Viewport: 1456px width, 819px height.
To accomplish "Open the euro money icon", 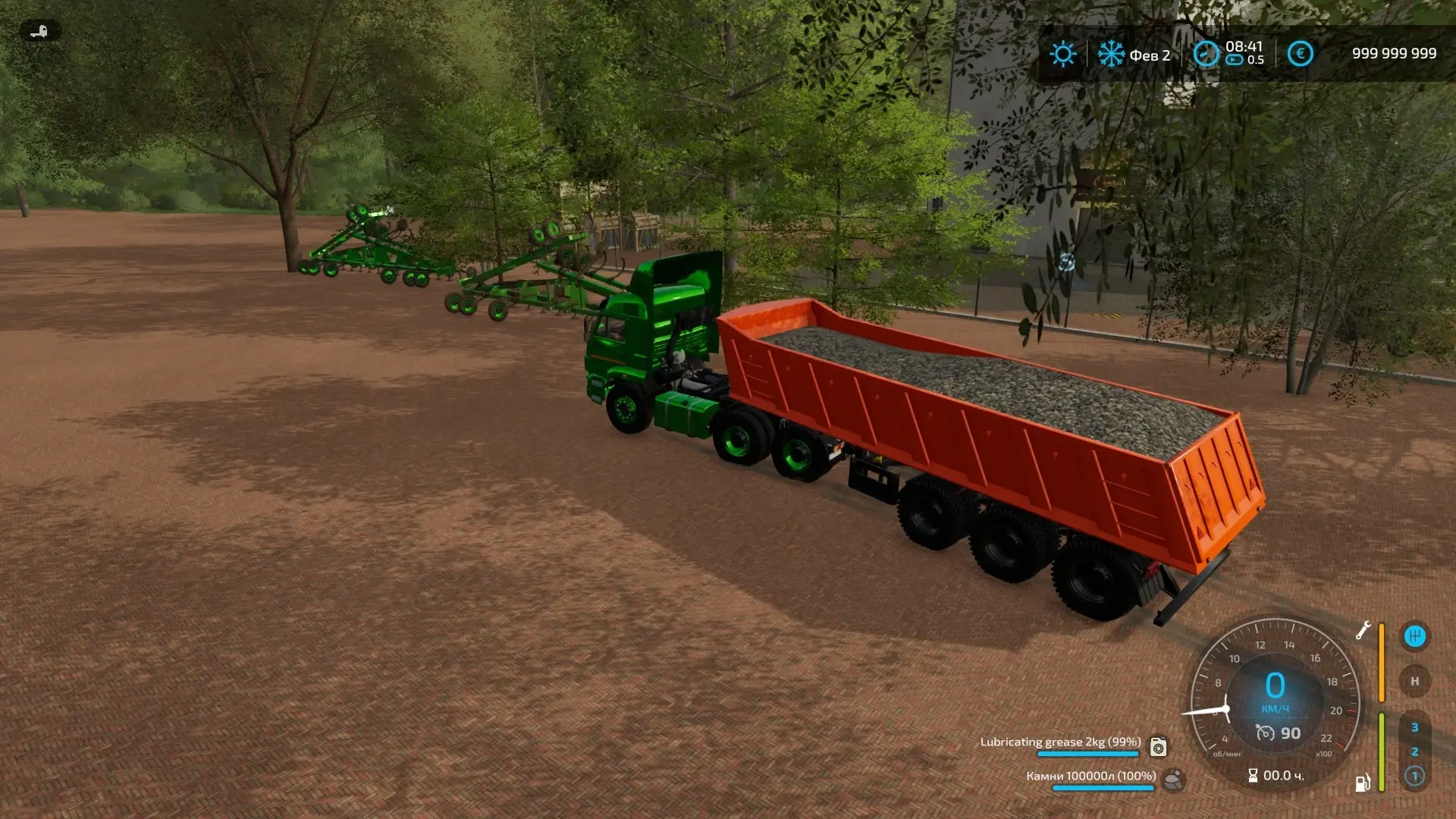I will point(1300,54).
